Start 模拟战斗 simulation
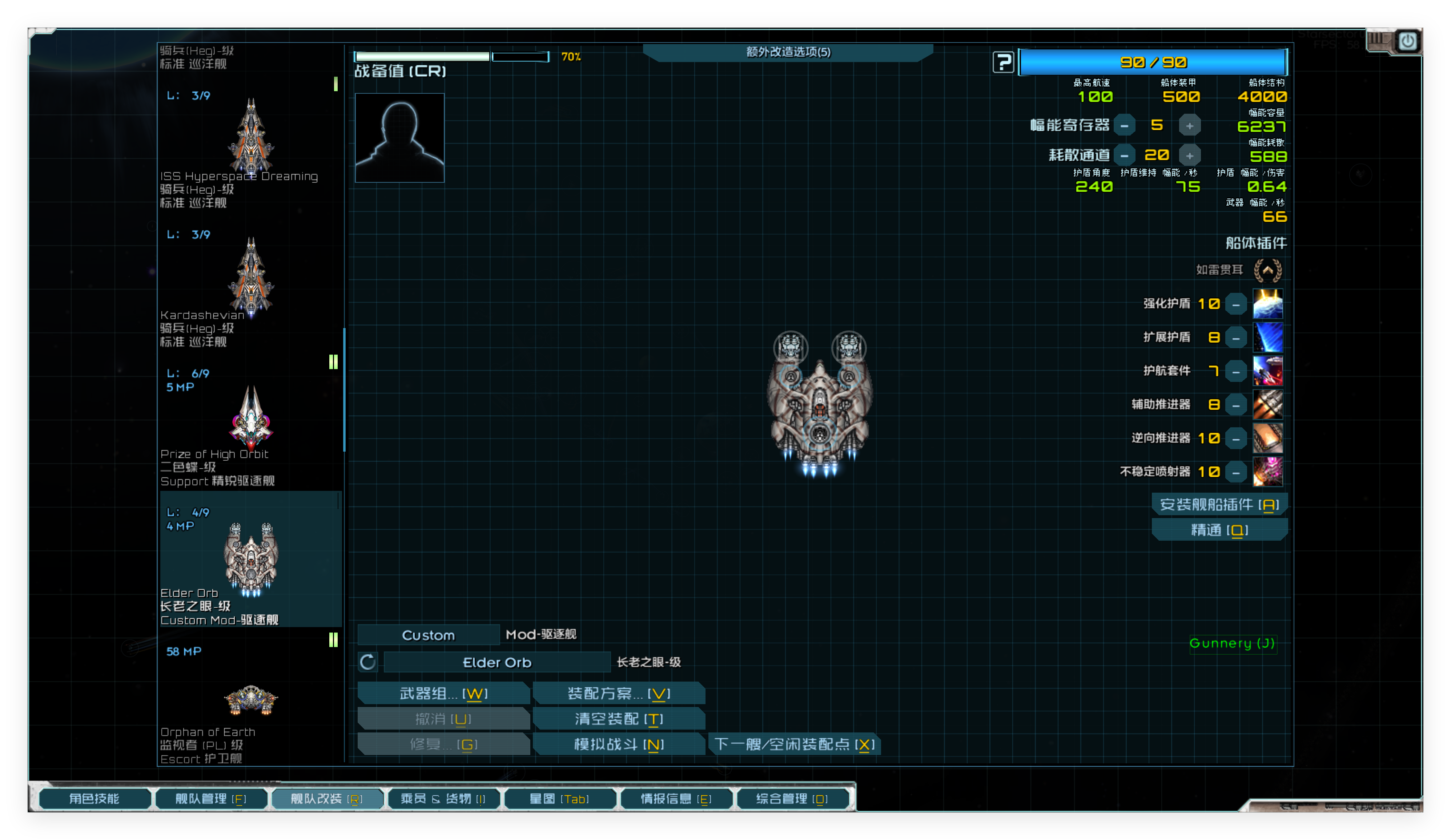The height and width of the screenshot is (840, 1451). coord(618,744)
